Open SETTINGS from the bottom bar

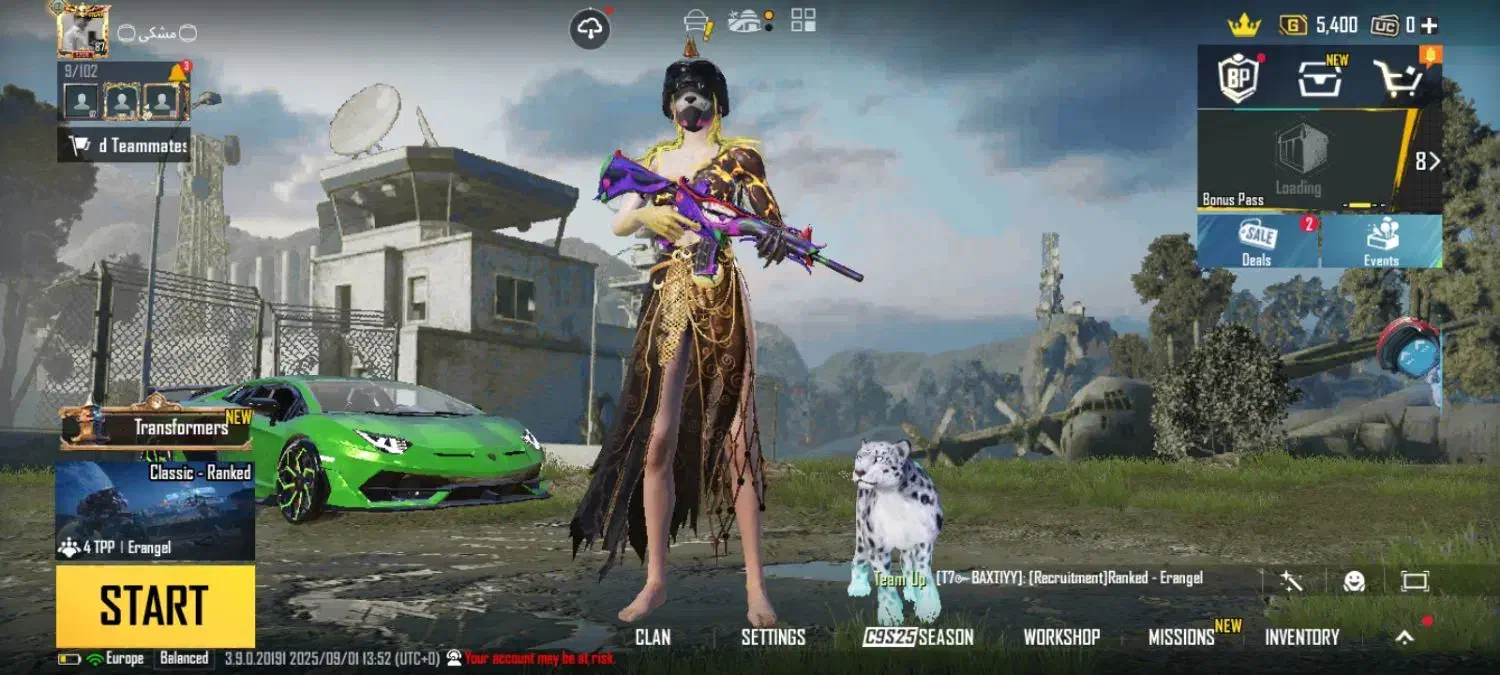click(773, 637)
